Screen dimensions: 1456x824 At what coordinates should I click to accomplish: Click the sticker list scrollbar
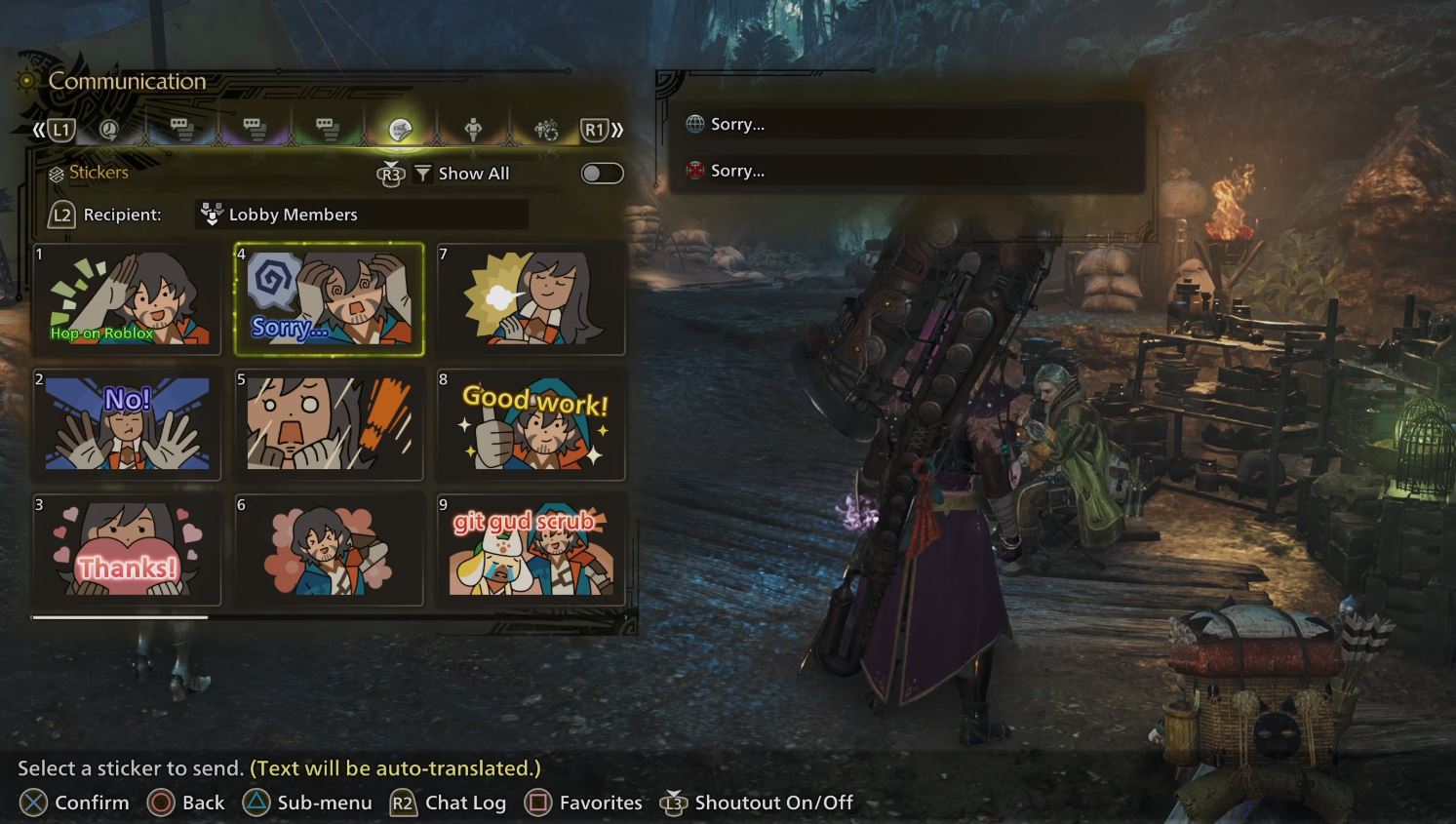(122, 617)
